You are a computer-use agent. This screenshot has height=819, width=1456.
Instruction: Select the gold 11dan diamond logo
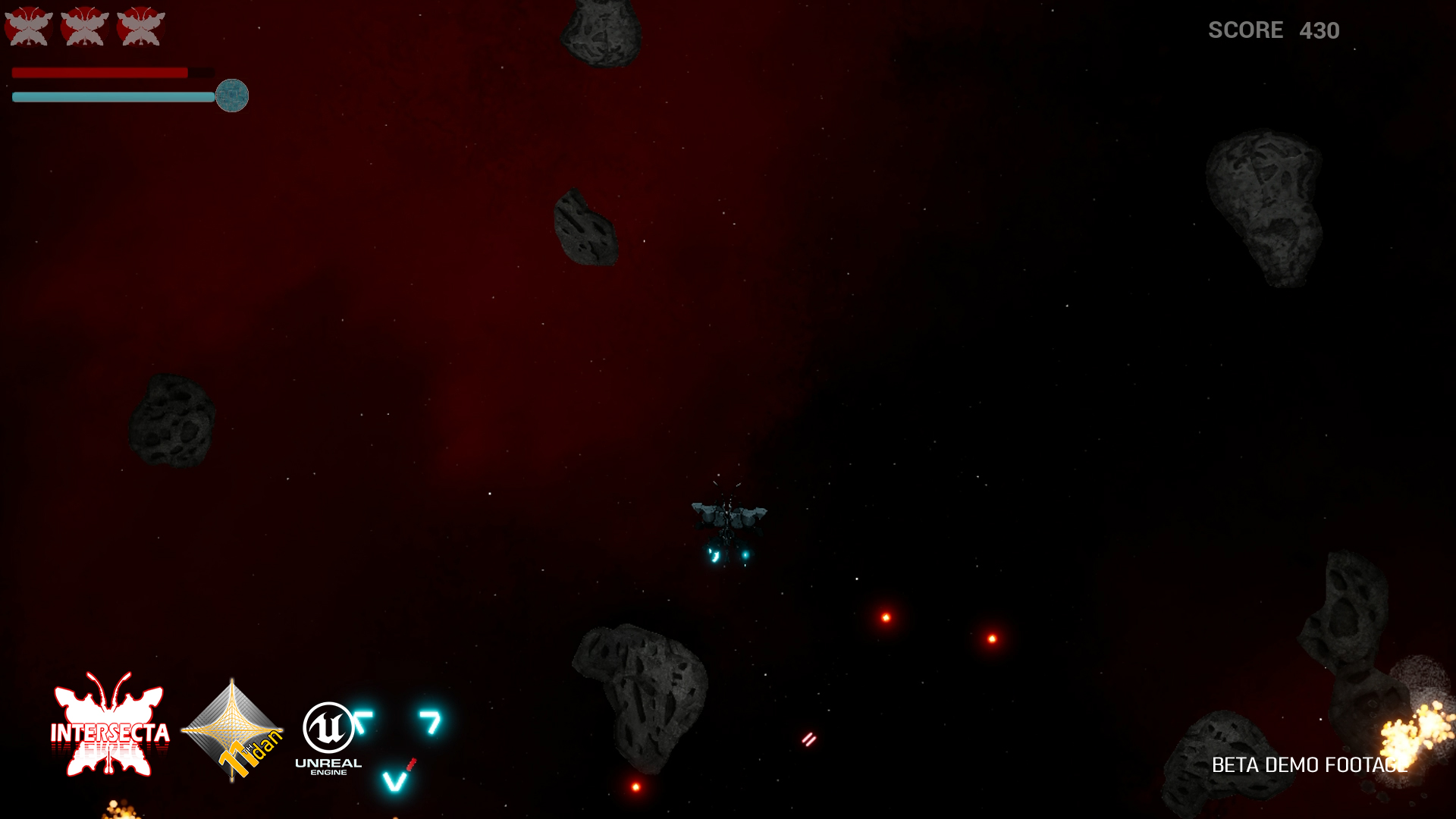[x=233, y=730]
